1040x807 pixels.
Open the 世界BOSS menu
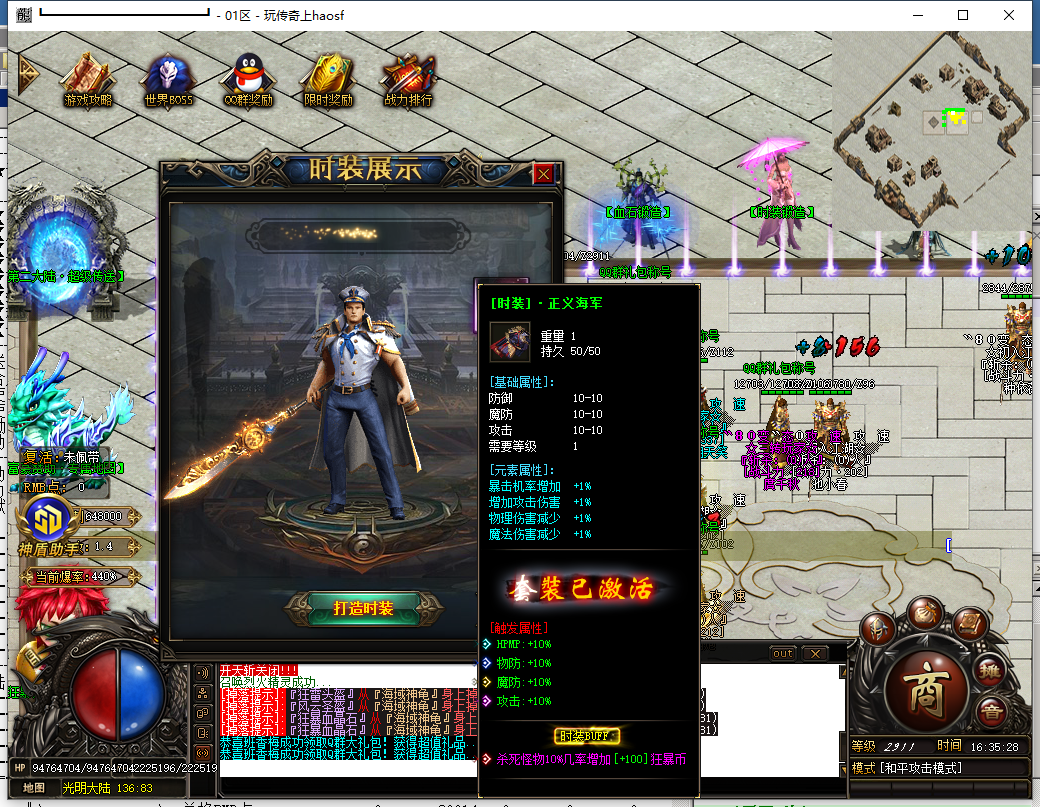click(x=168, y=78)
